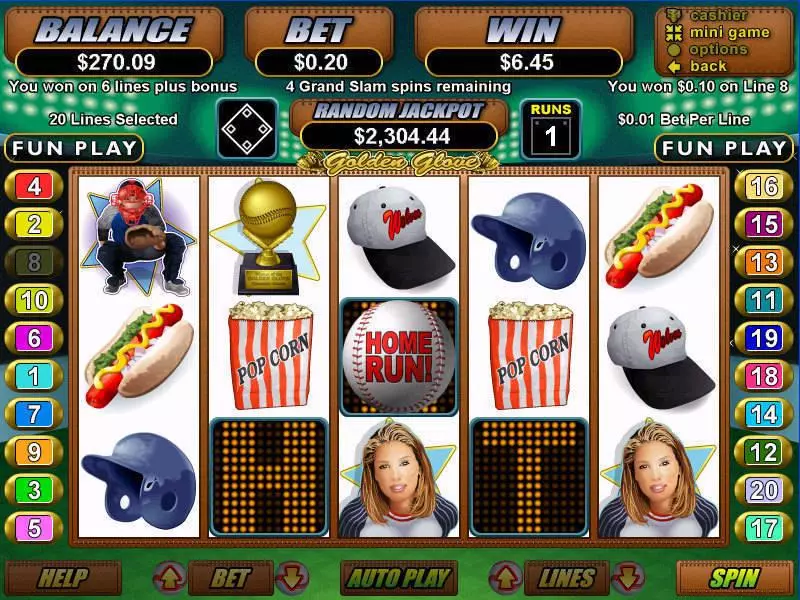Raise the number of lines with up arrow
The height and width of the screenshot is (600, 800).
(504, 577)
